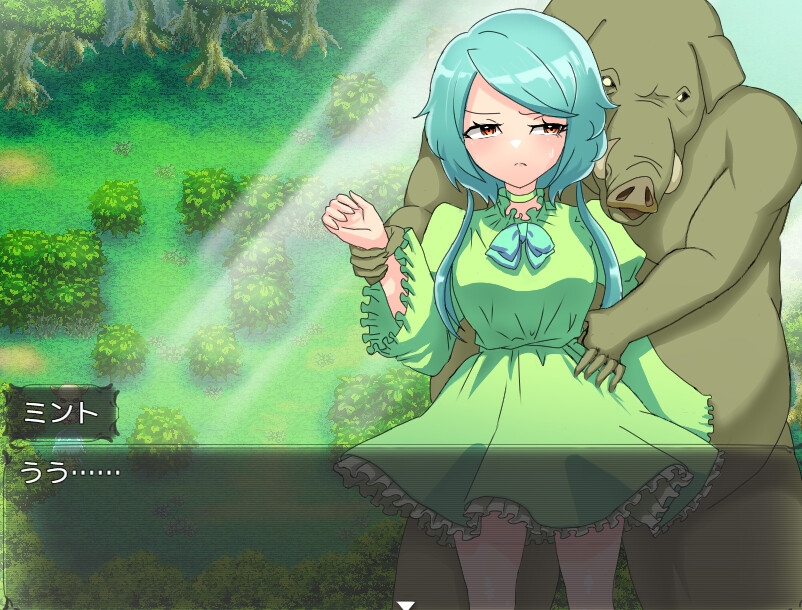The height and width of the screenshot is (610, 802).
Task: Advance dialogue with the white continue arrow
Action: coord(405,604)
